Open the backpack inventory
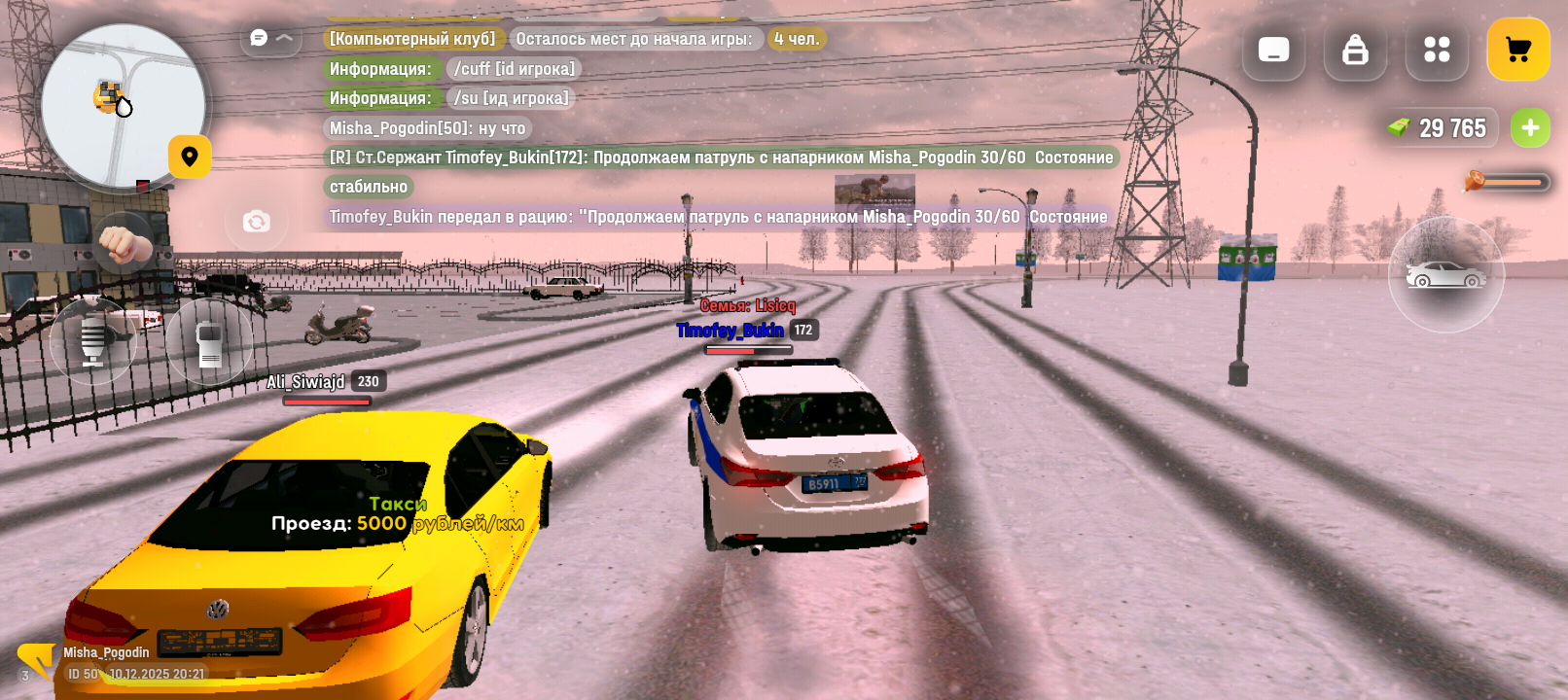The image size is (1568, 700). [1355, 50]
